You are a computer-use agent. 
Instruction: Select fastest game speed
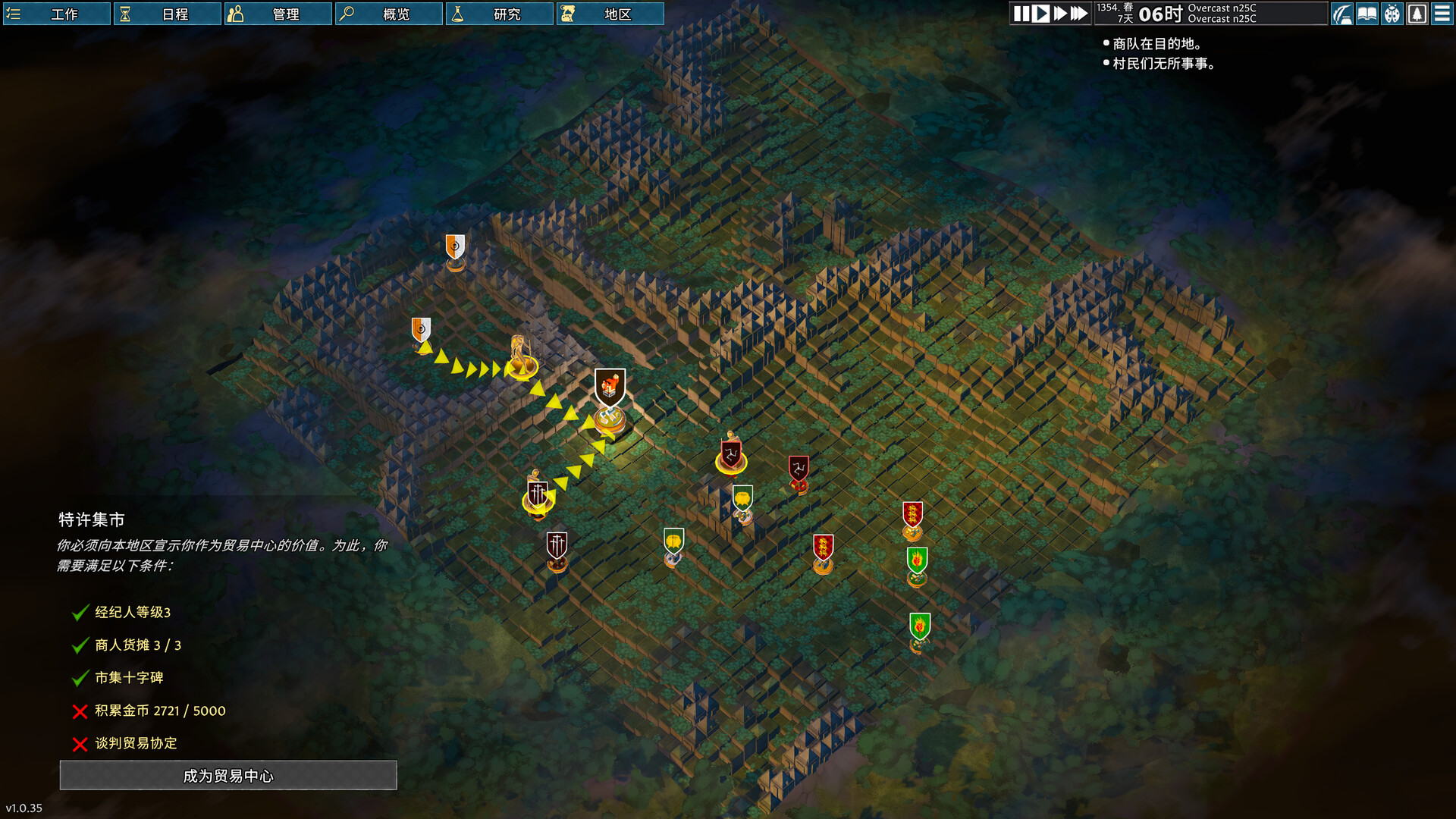click(x=1077, y=13)
